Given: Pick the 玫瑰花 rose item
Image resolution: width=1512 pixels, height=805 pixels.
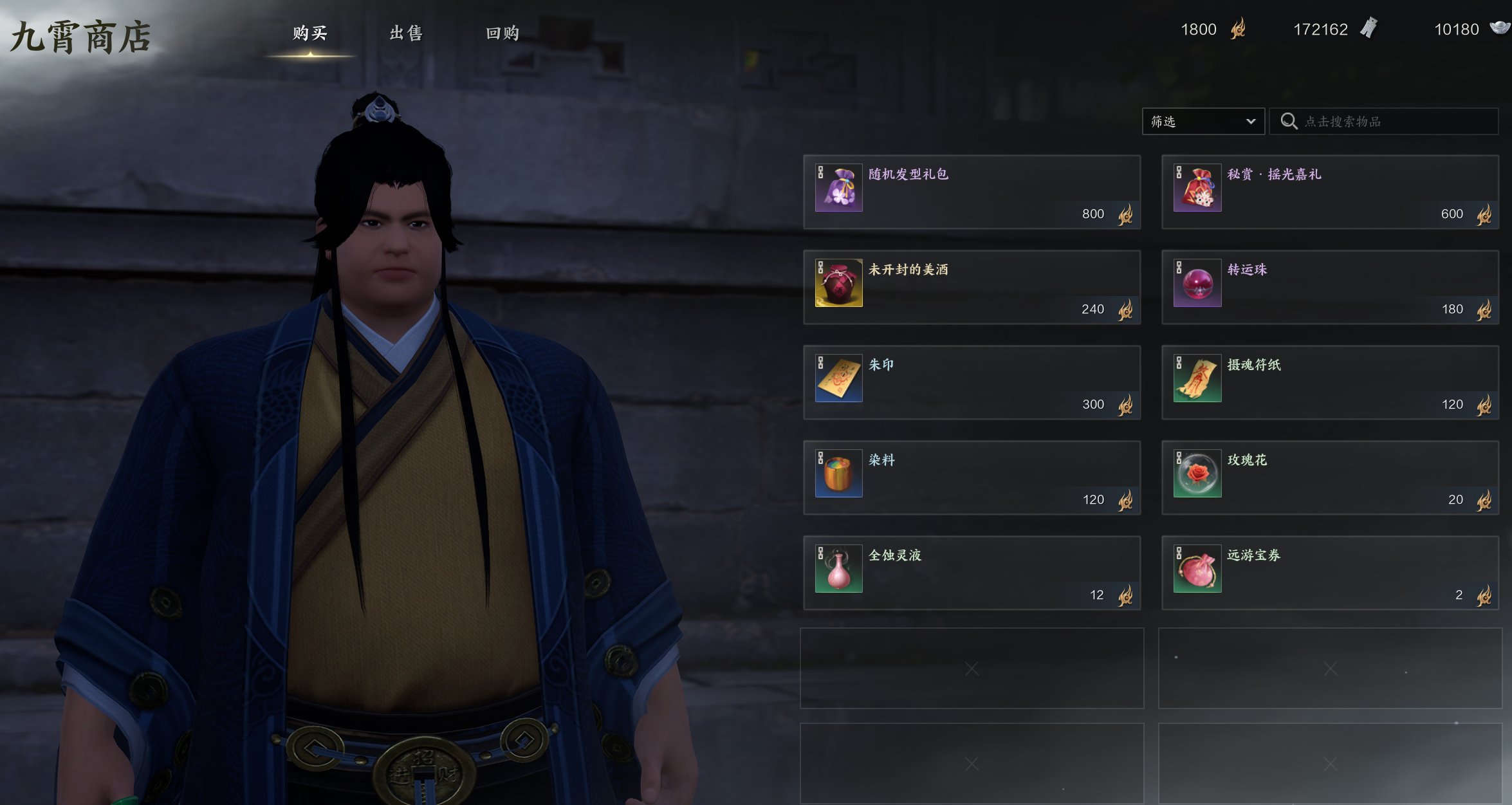Looking at the screenshot, I should pos(1330,477).
